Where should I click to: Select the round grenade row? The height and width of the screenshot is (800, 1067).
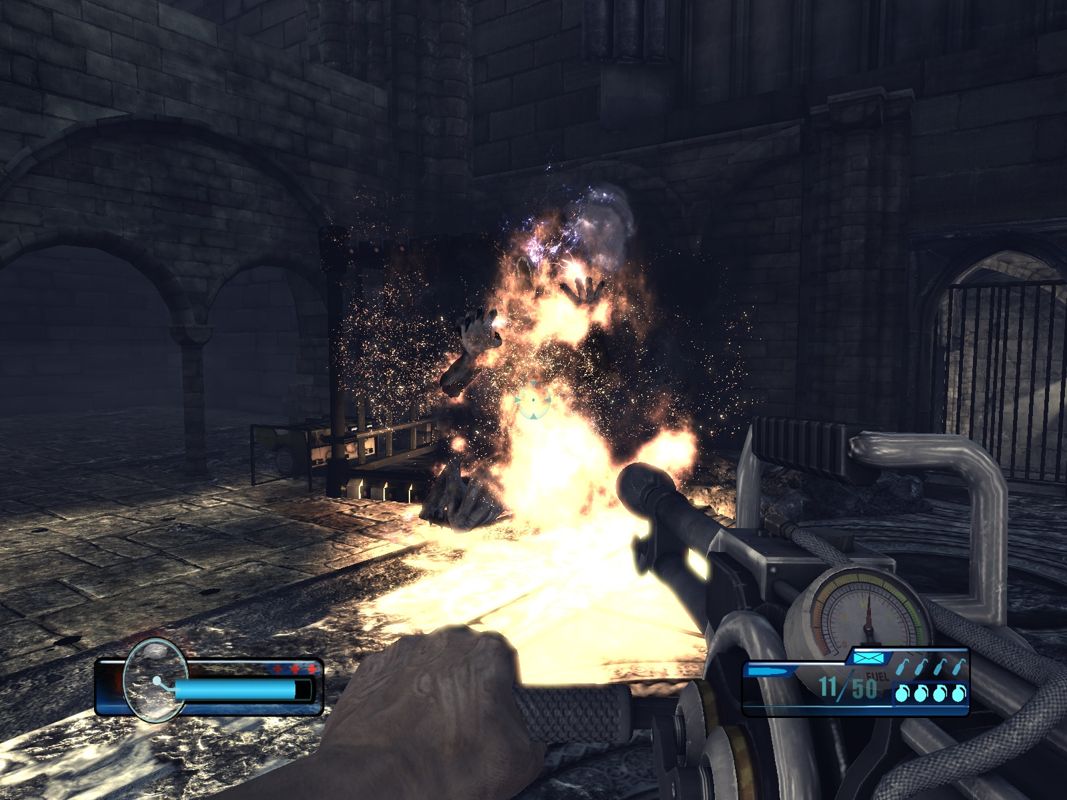click(x=930, y=692)
